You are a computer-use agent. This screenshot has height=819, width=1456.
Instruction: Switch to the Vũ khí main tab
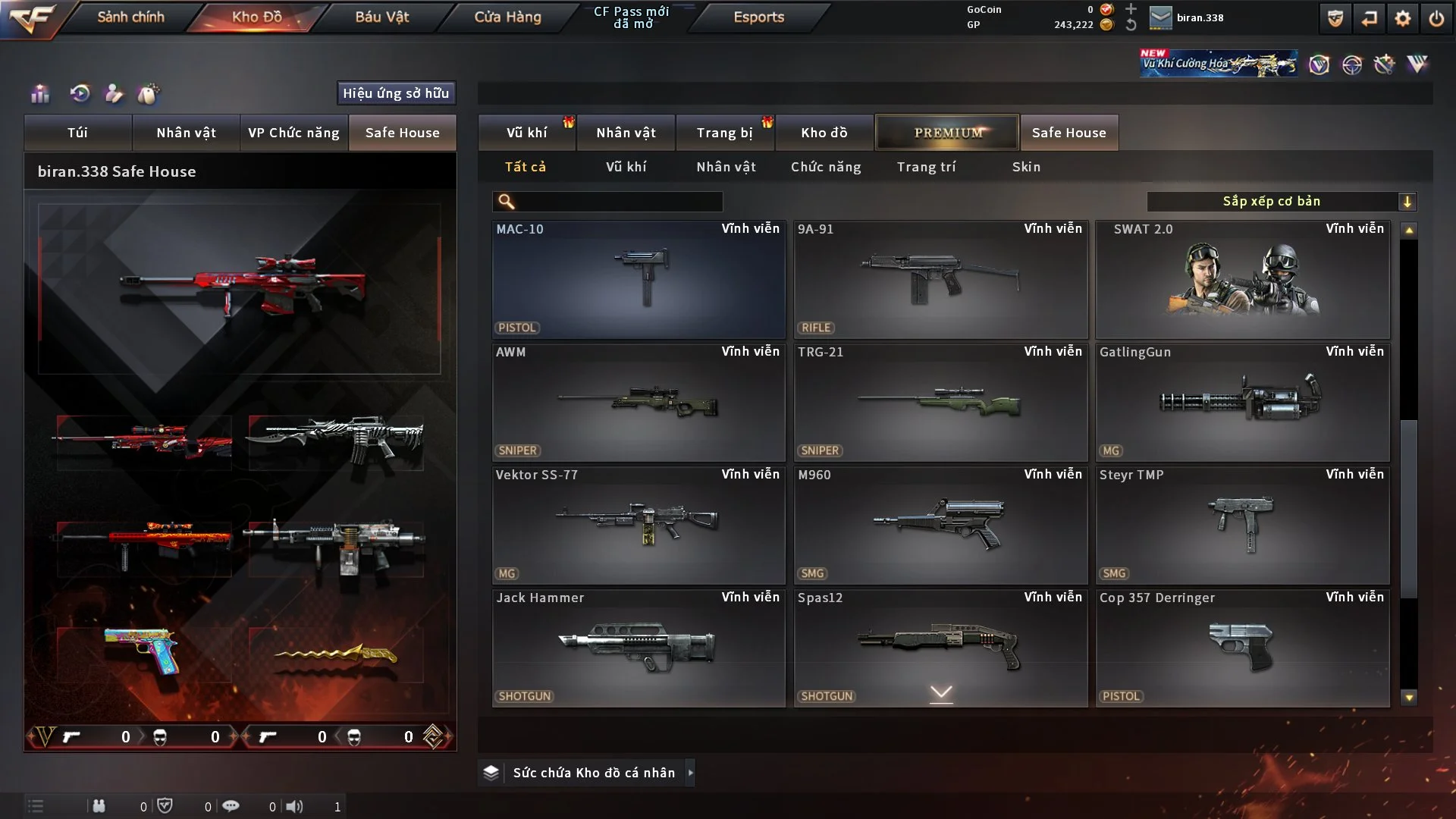pyautogui.click(x=526, y=133)
